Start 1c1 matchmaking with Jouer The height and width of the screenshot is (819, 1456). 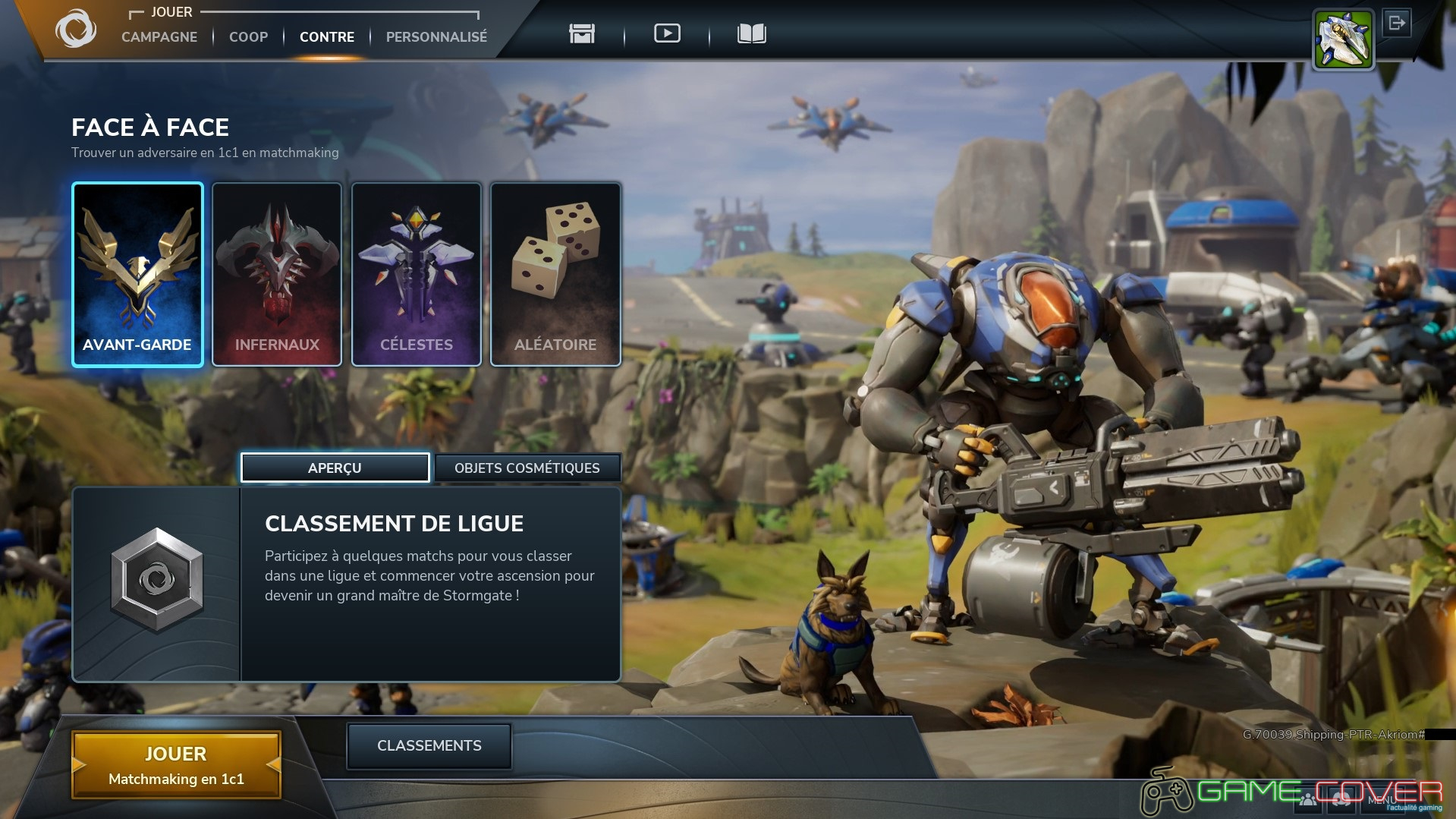176,765
